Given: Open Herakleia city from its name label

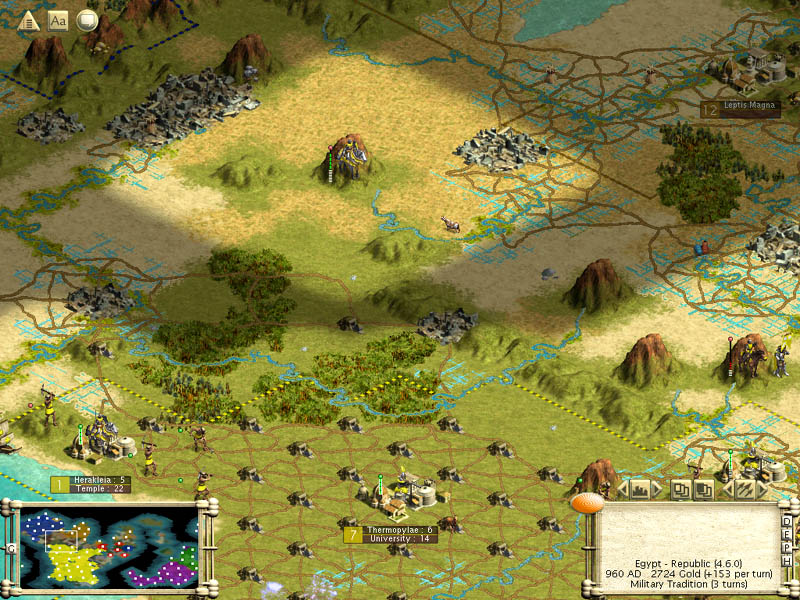Looking at the screenshot, I should tap(101, 480).
